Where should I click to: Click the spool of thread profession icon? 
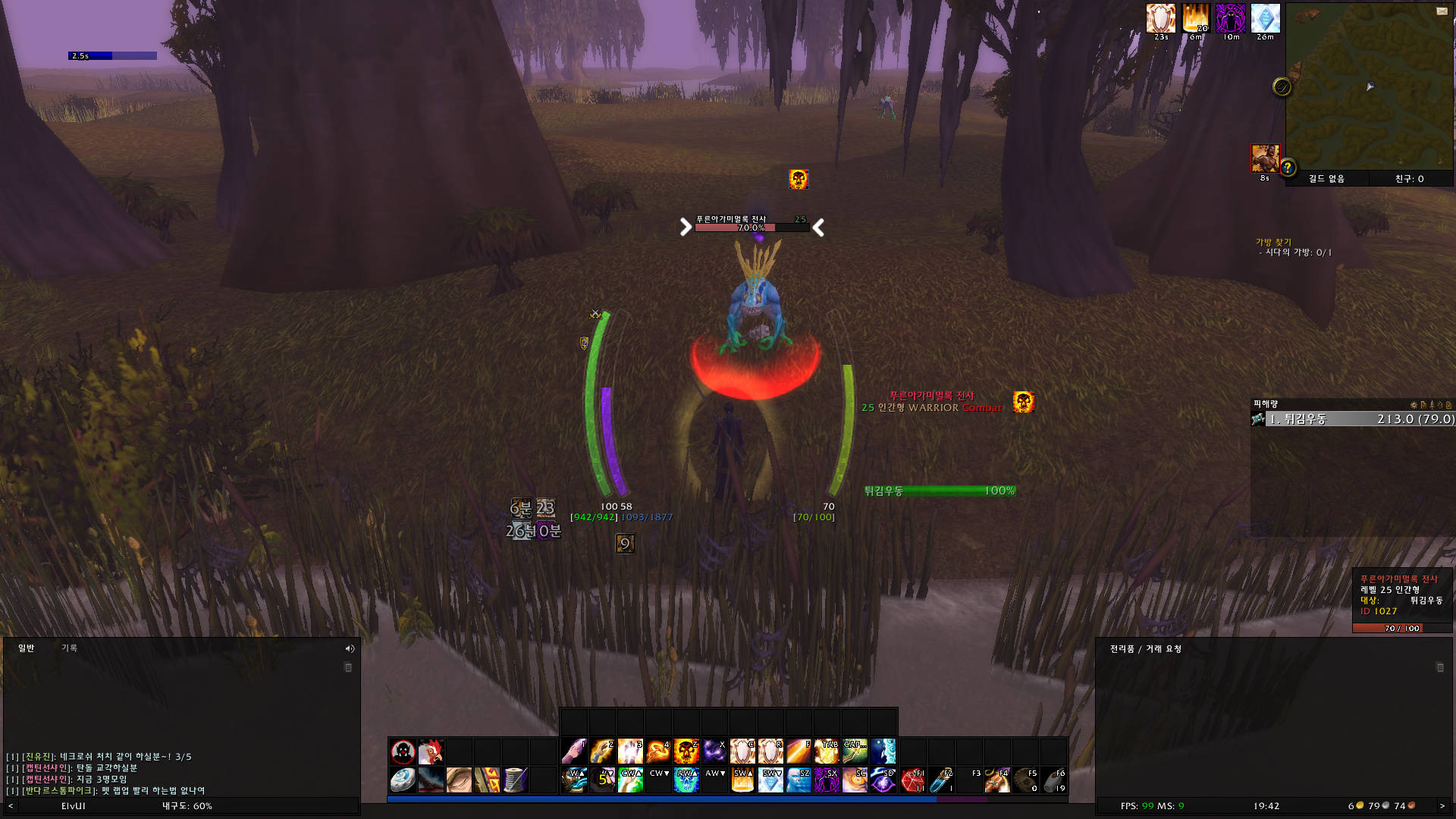tap(515, 780)
